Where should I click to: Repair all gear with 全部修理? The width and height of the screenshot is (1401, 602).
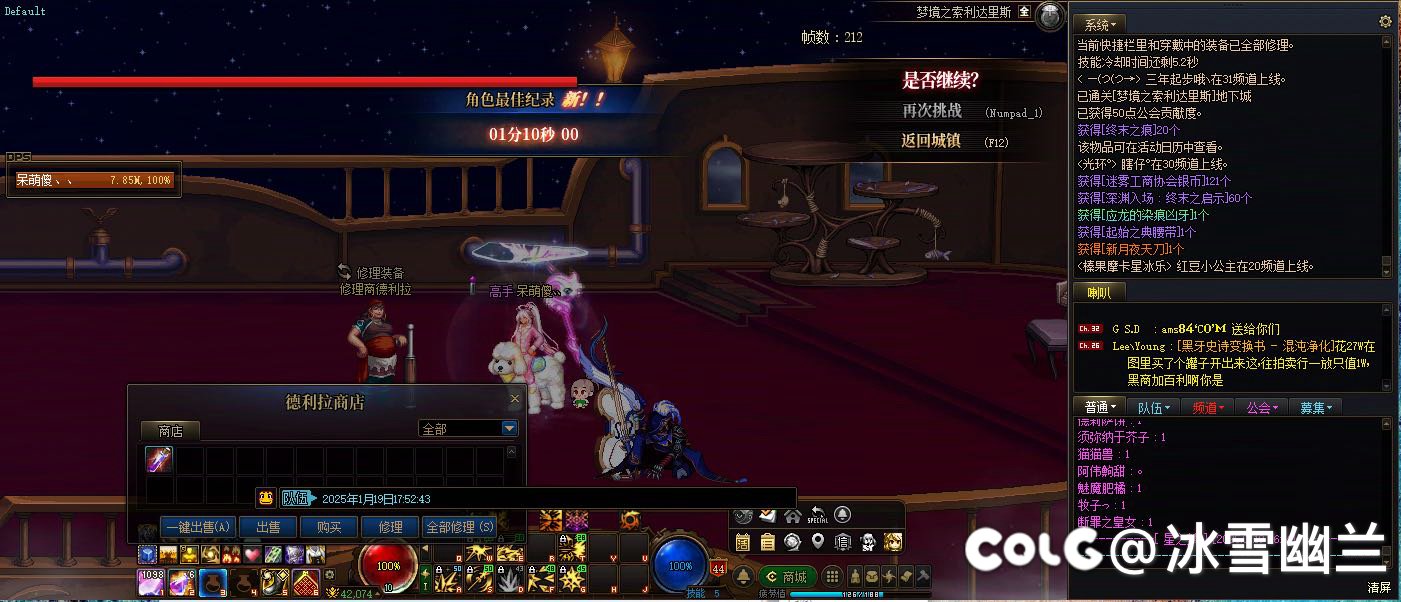coord(459,527)
